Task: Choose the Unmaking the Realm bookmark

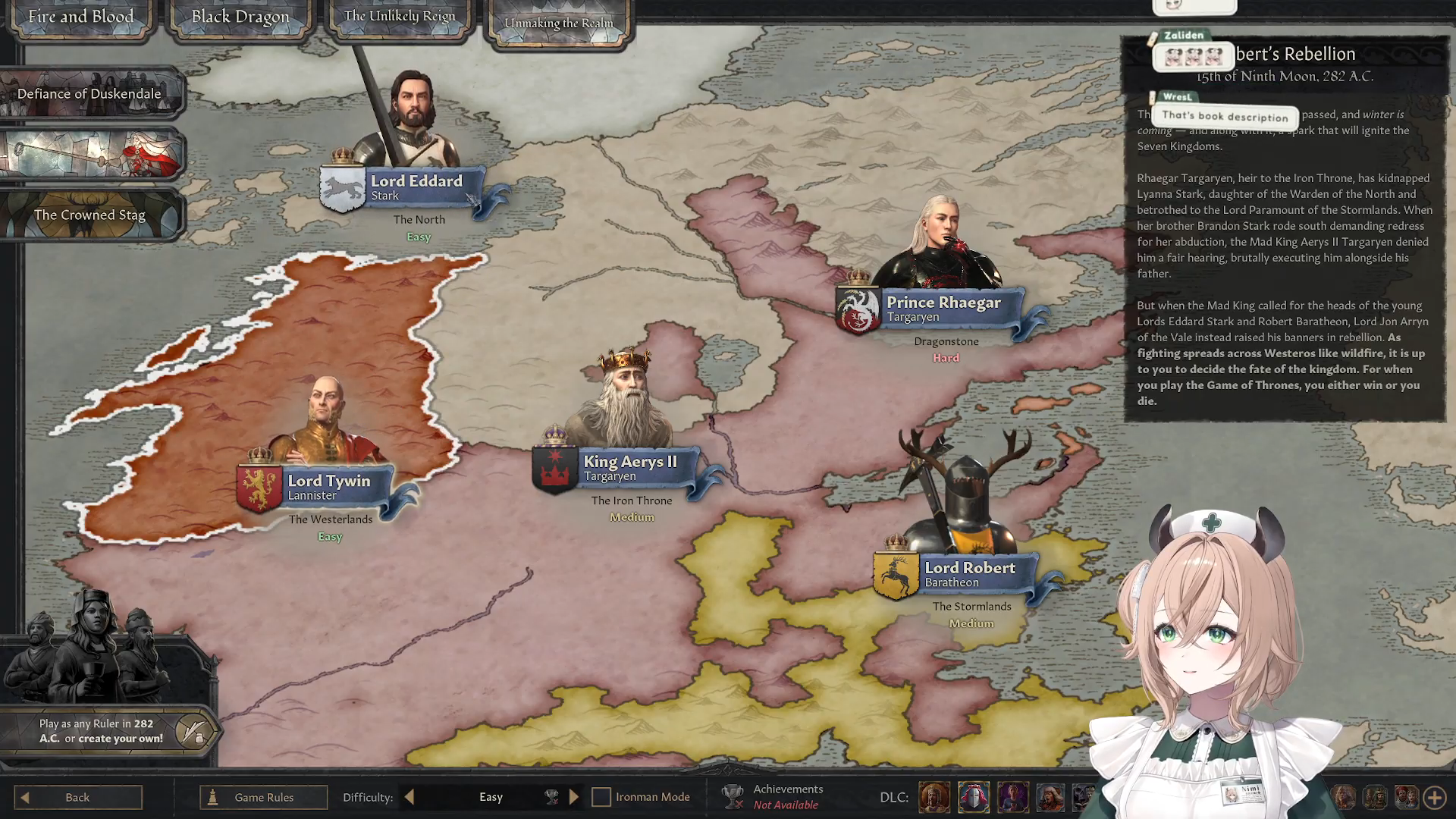Action: tap(559, 23)
